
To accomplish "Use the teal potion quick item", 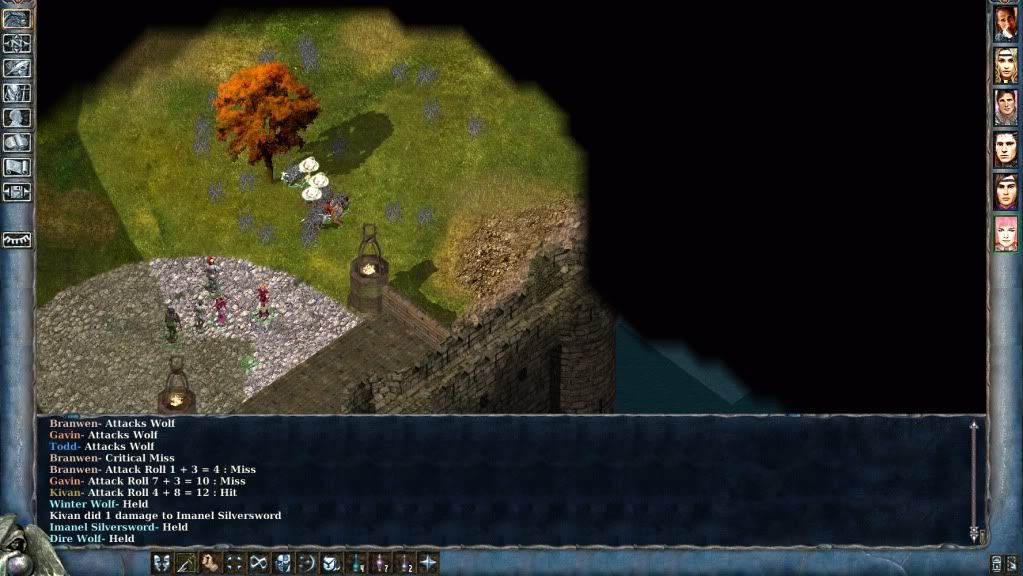I will [356, 563].
